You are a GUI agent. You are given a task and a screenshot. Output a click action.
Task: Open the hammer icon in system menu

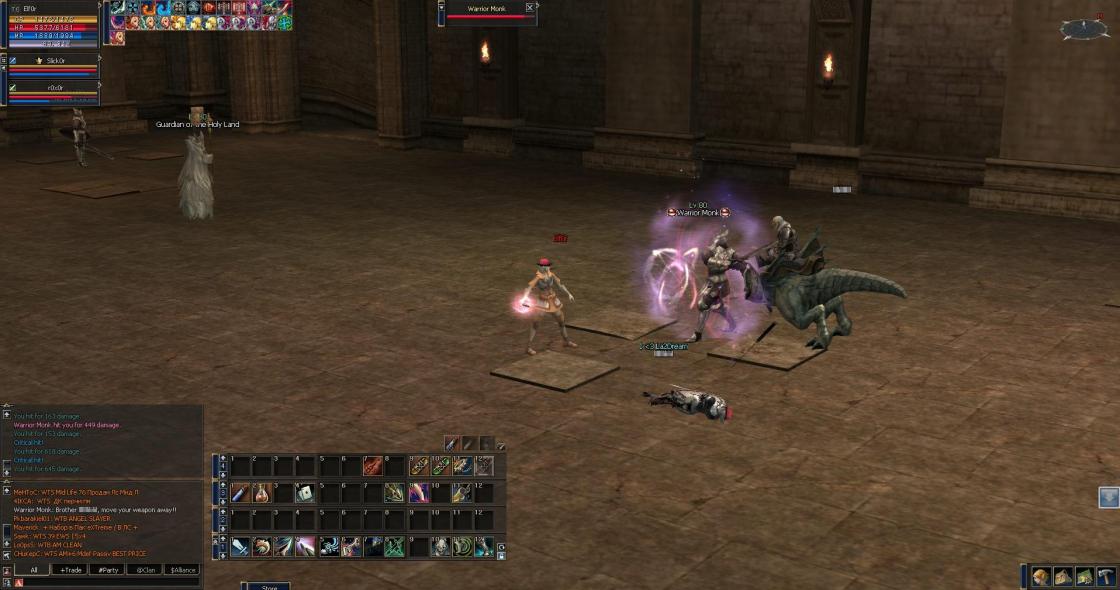1106,576
